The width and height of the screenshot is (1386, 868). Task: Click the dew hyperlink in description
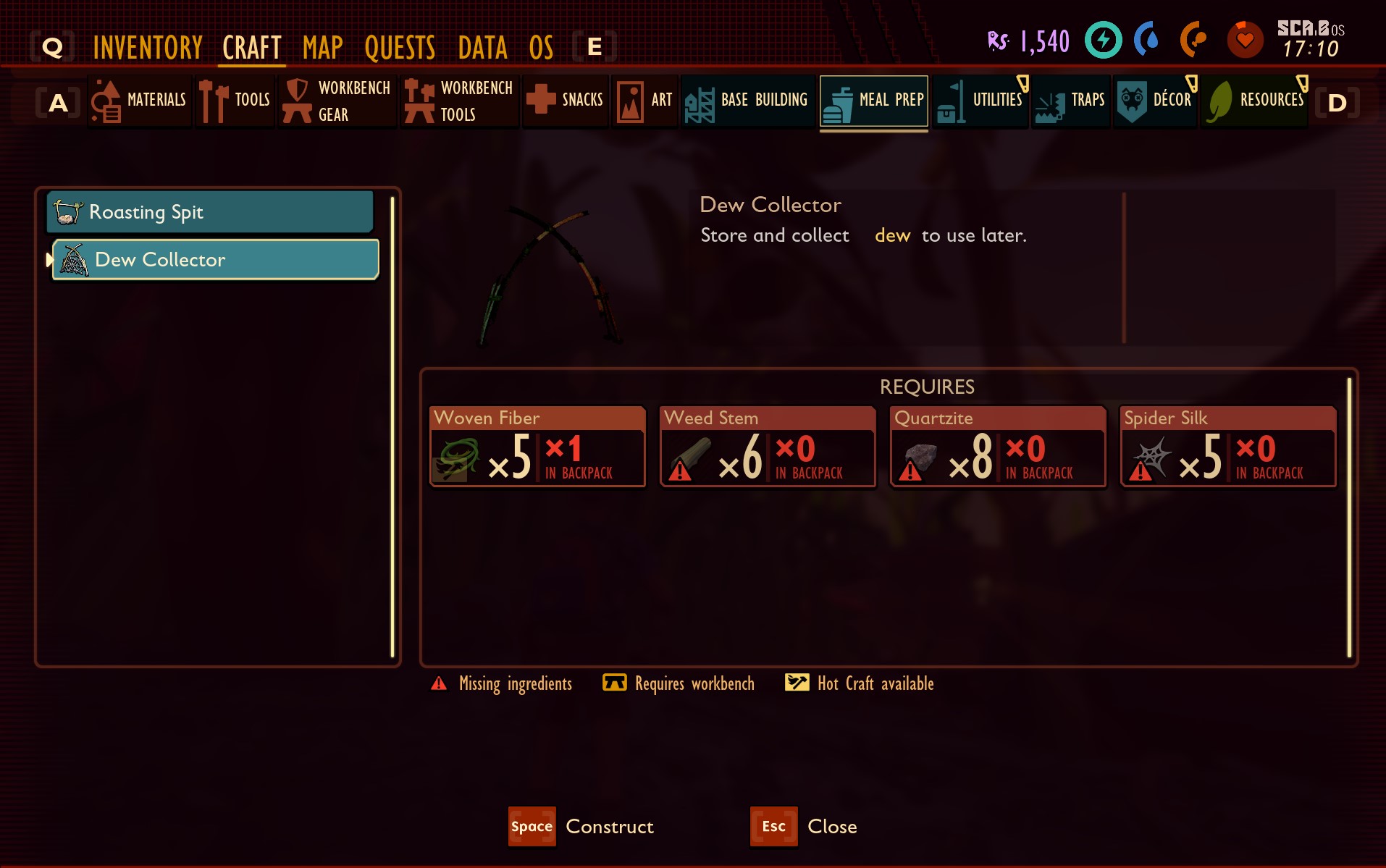[x=894, y=235]
